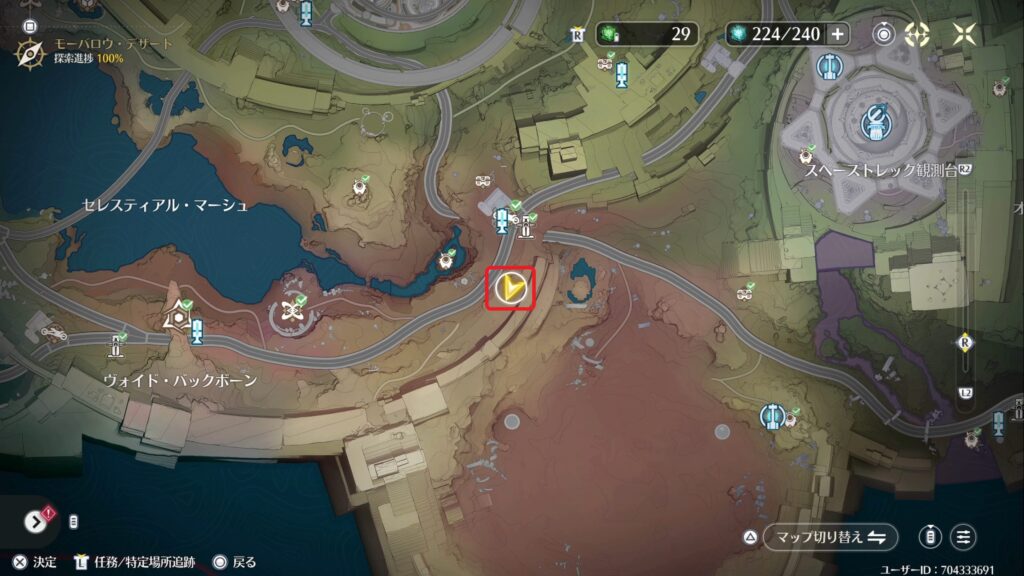Add more waveplates with the plus button
The height and width of the screenshot is (576, 1024).
(837, 34)
